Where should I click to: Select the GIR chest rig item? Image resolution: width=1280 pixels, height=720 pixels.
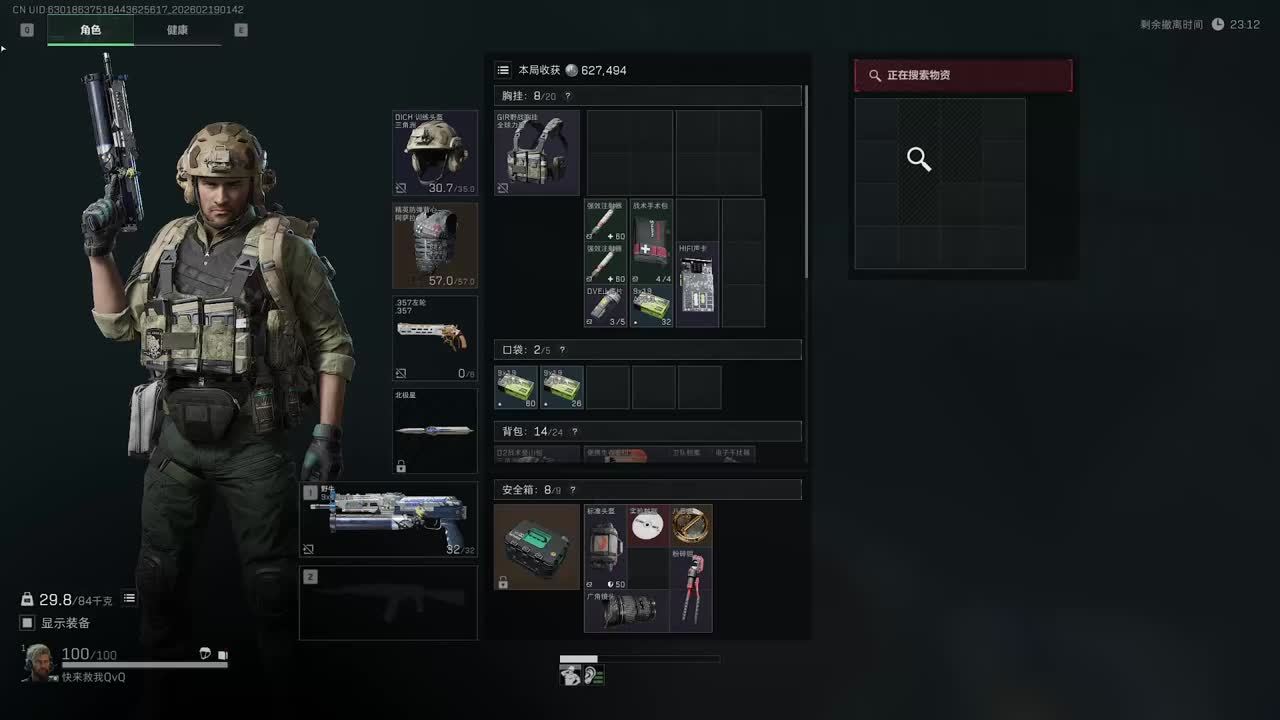(x=537, y=152)
